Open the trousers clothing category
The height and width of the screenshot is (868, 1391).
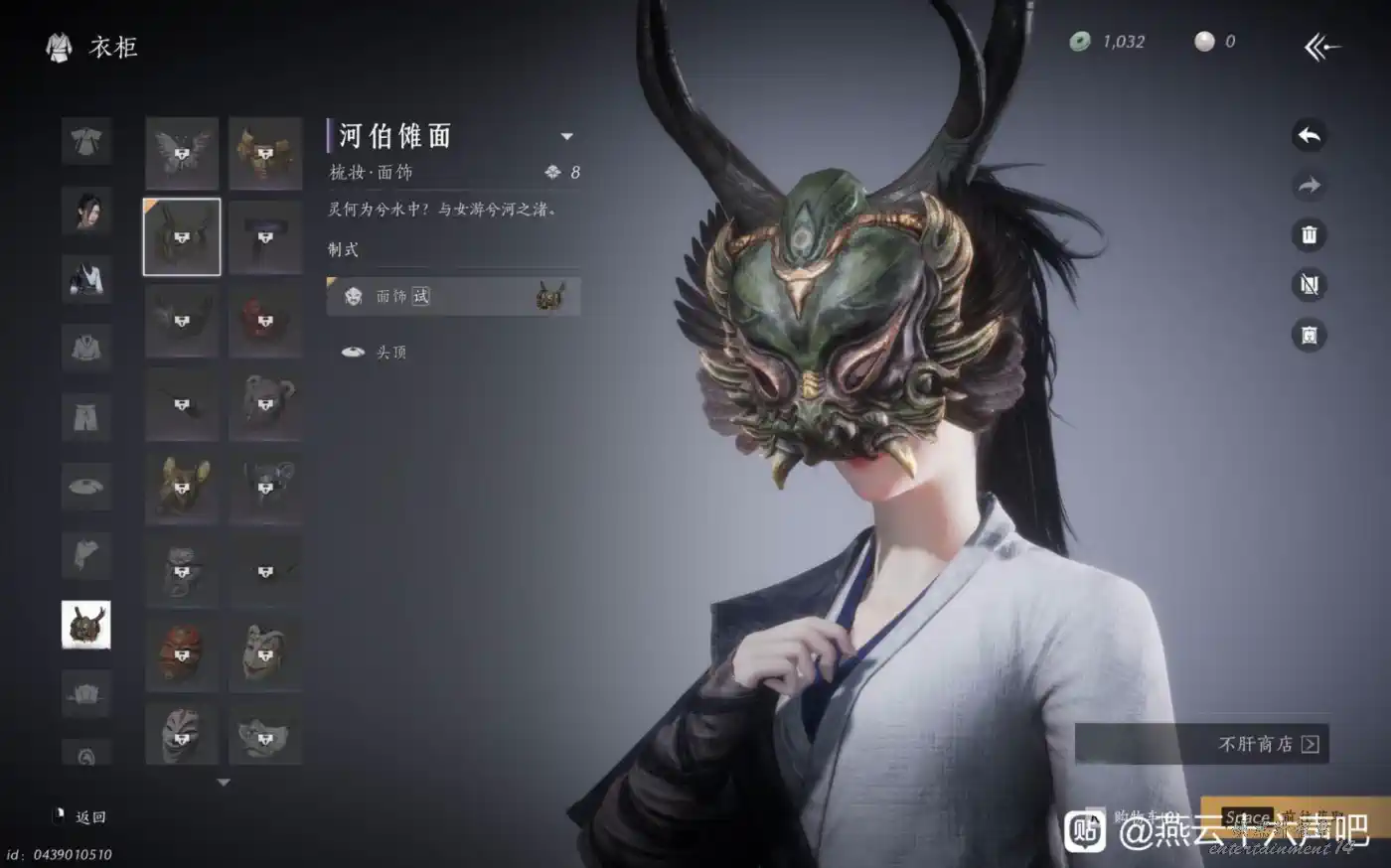(x=86, y=418)
